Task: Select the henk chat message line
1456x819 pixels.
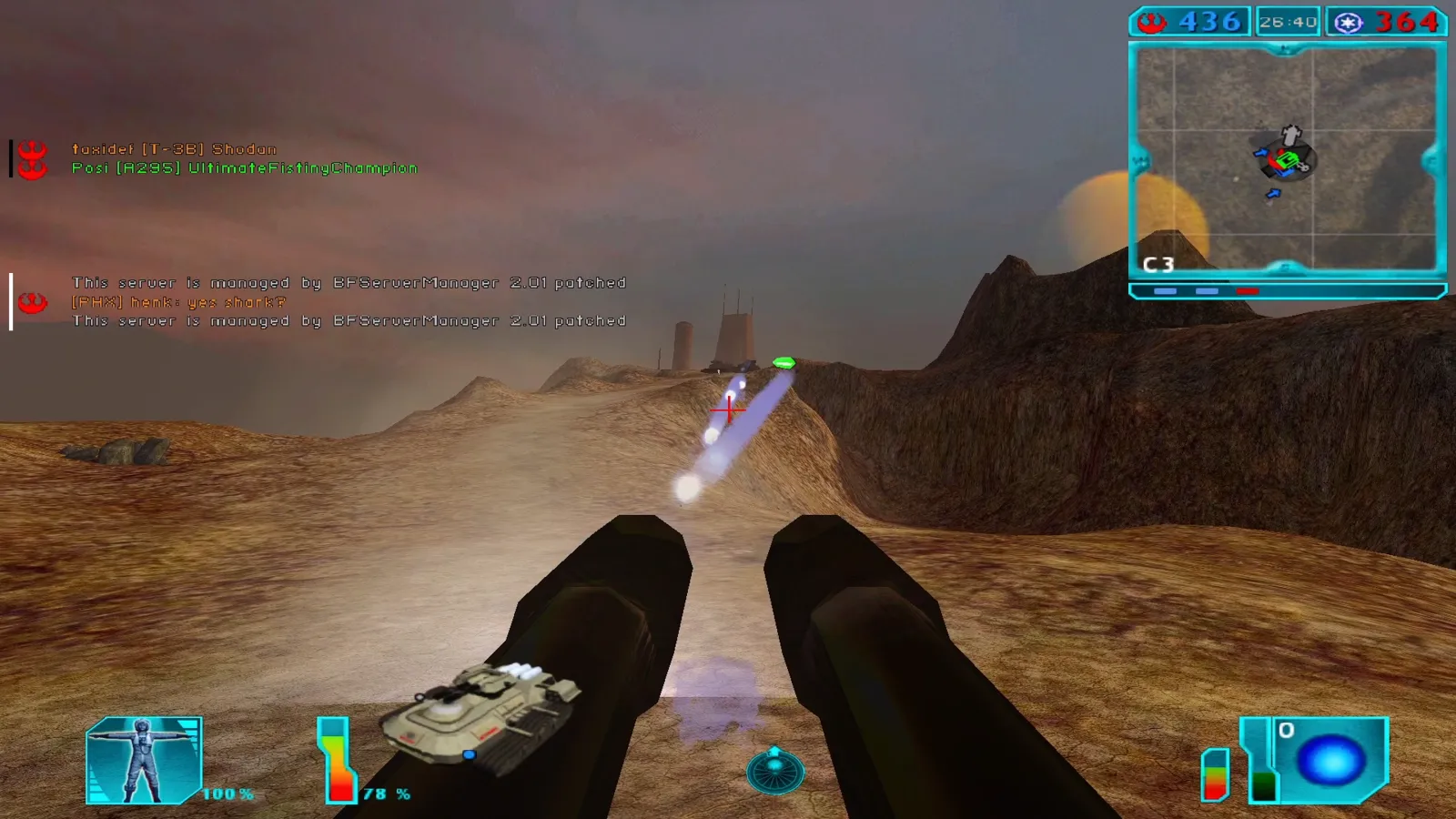Action: 179,302
